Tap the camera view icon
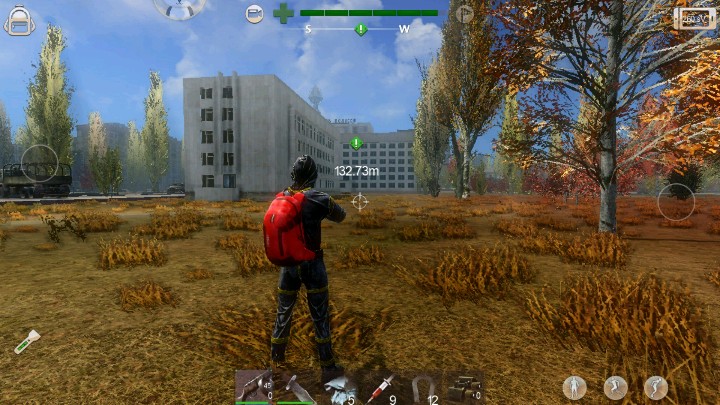Viewport: 720px width, 405px height. (x=255, y=14)
